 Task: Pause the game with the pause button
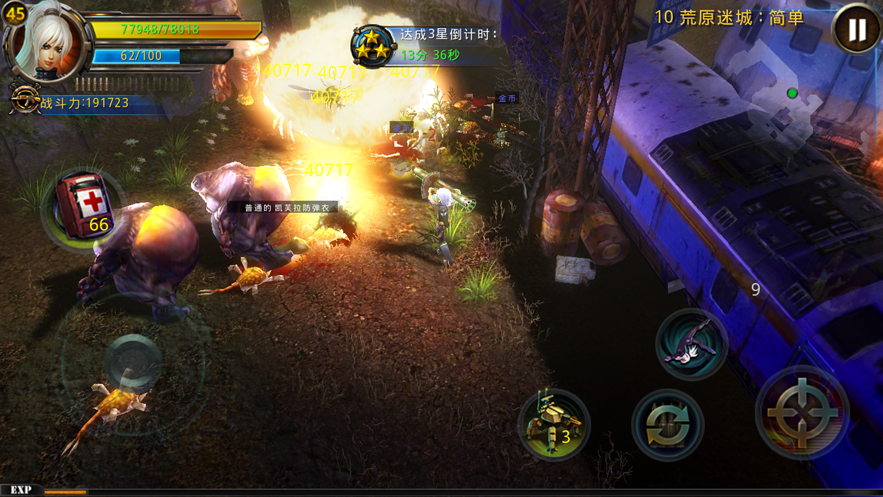pos(856,30)
